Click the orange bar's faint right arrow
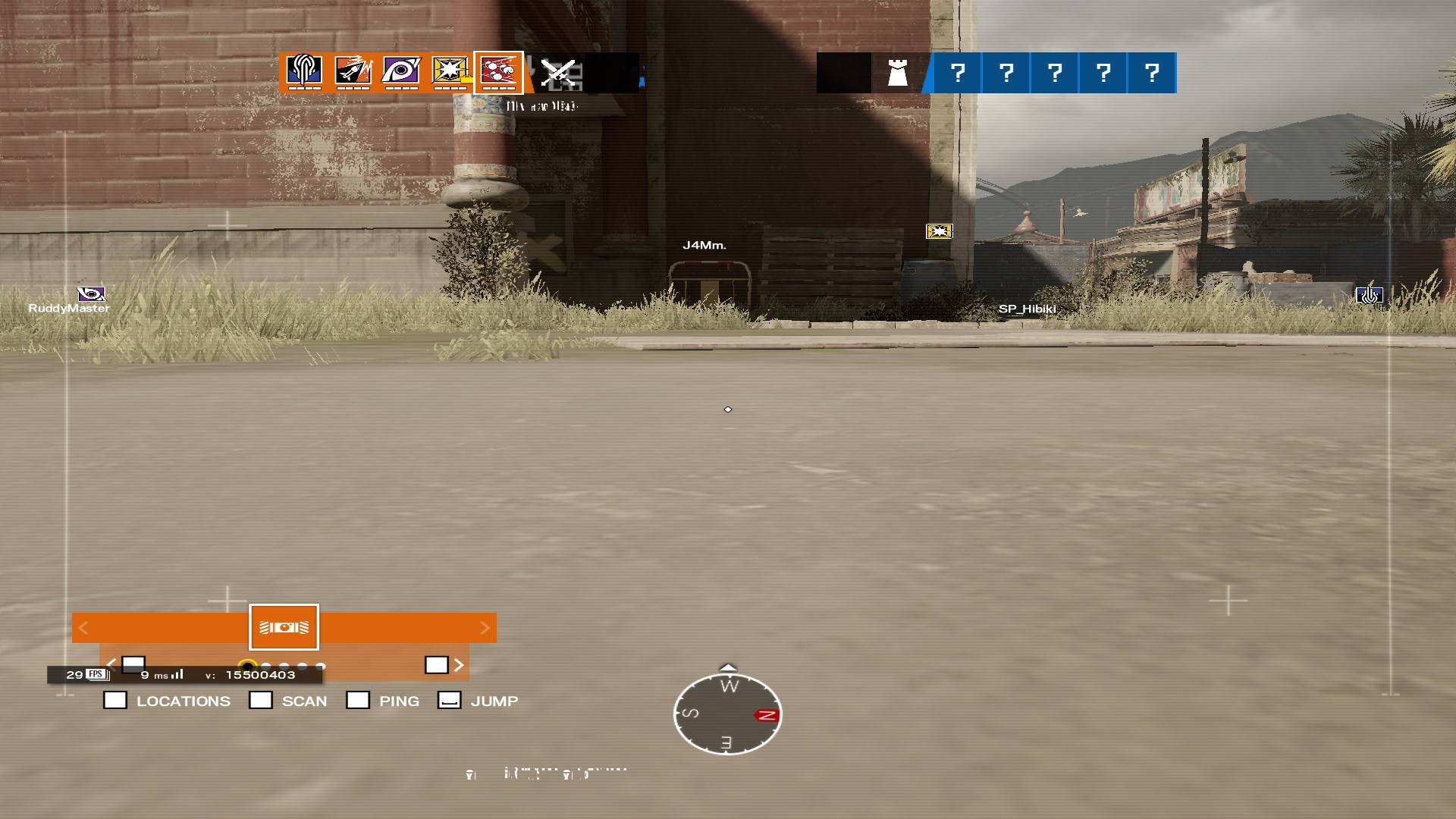This screenshot has height=819, width=1456. pos(485,628)
